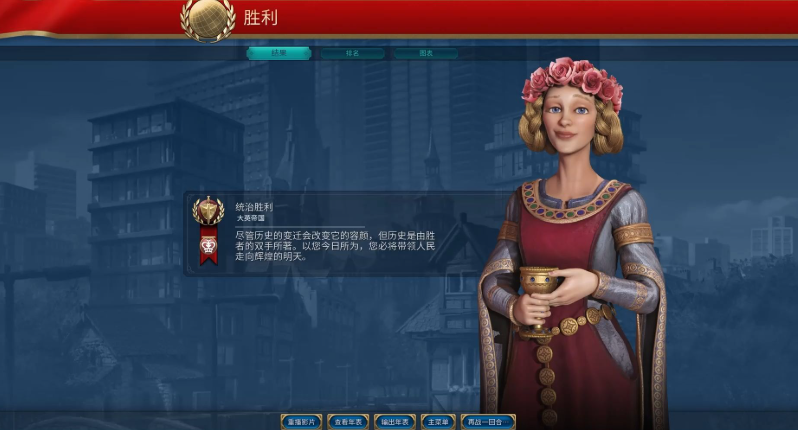Switch to the 结果 (Results) tab

point(278,53)
